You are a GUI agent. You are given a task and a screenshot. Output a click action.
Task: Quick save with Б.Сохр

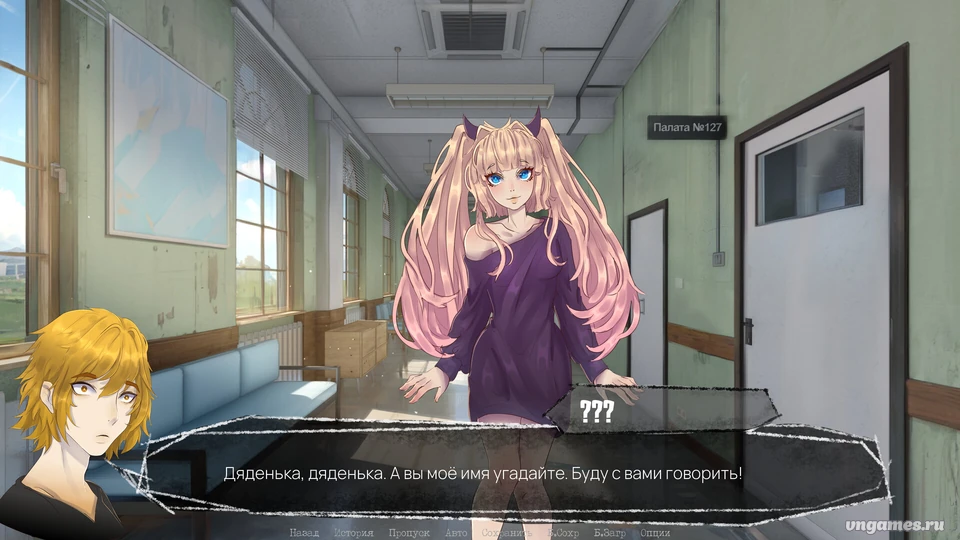tap(564, 533)
